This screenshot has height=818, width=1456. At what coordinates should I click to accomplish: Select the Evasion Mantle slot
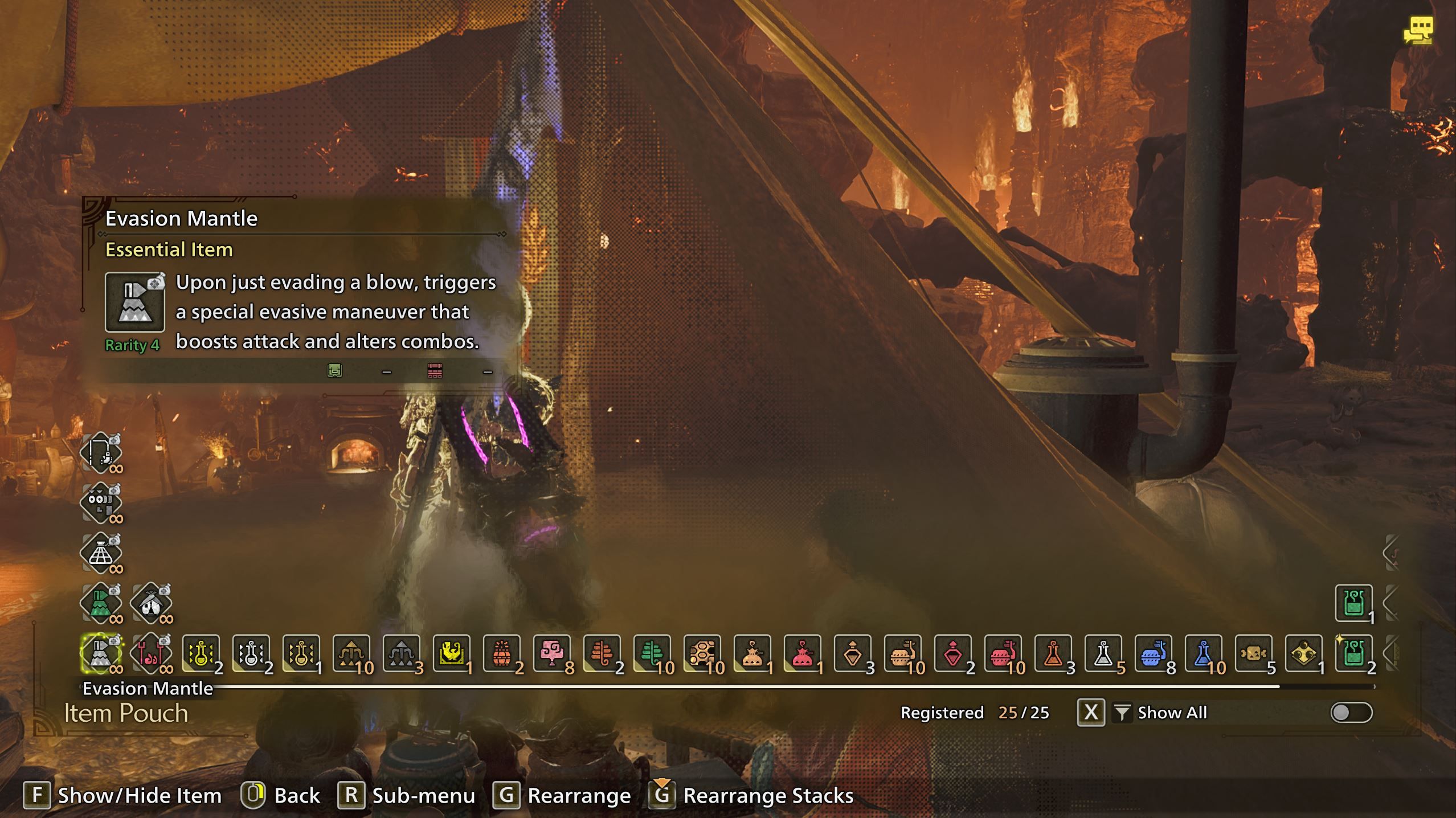(101, 653)
